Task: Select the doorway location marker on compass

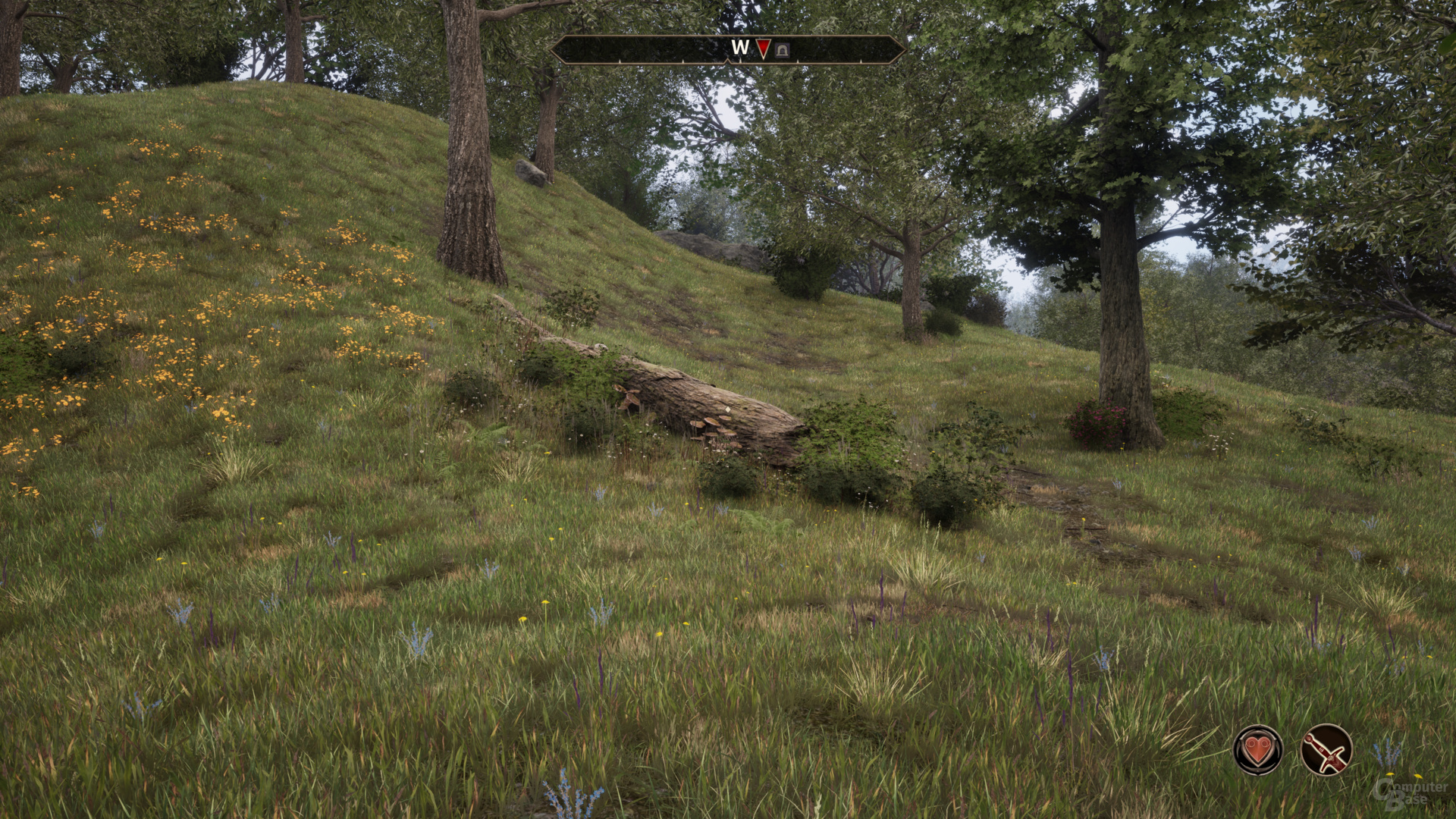Action: click(x=783, y=50)
